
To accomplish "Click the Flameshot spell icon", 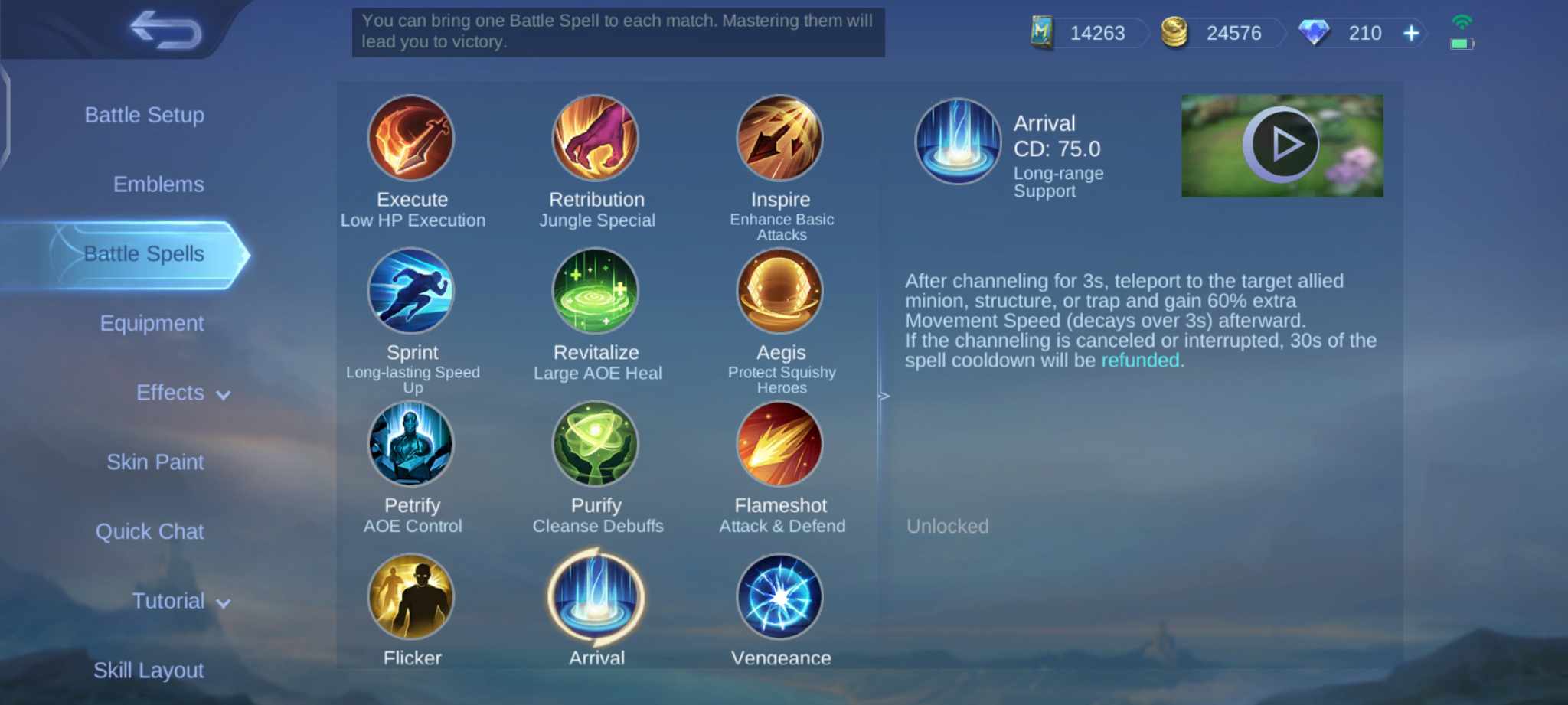I will click(780, 445).
